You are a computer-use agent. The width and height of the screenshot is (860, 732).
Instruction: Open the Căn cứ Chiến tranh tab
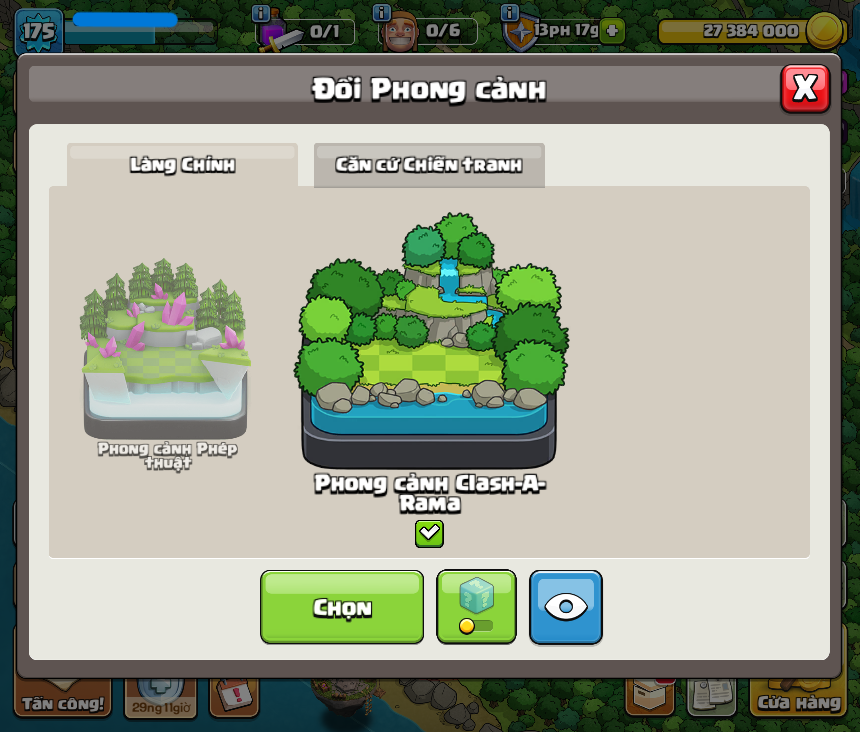click(x=429, y=165)
